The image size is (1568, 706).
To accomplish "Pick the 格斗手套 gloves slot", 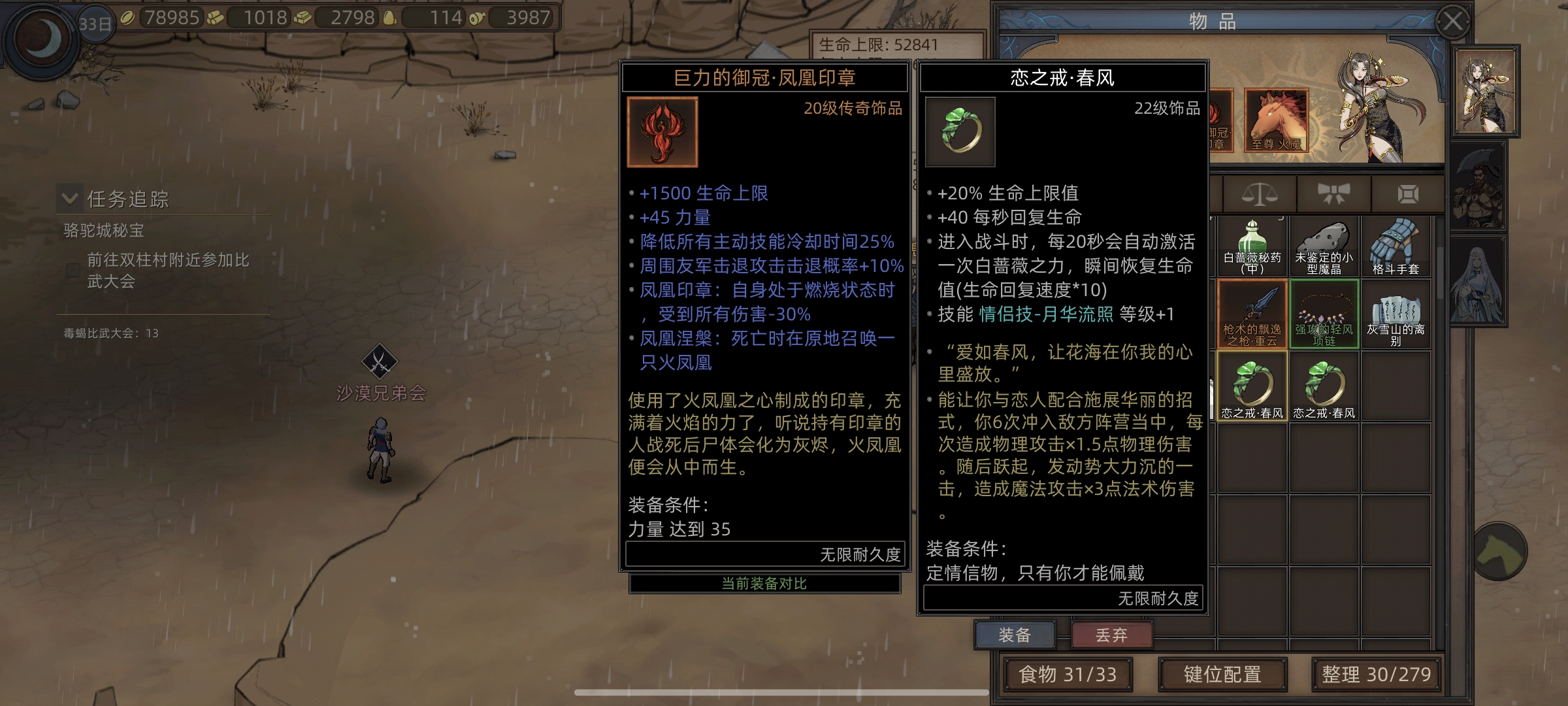I will pyautogui.click(x=1396, y=248).
